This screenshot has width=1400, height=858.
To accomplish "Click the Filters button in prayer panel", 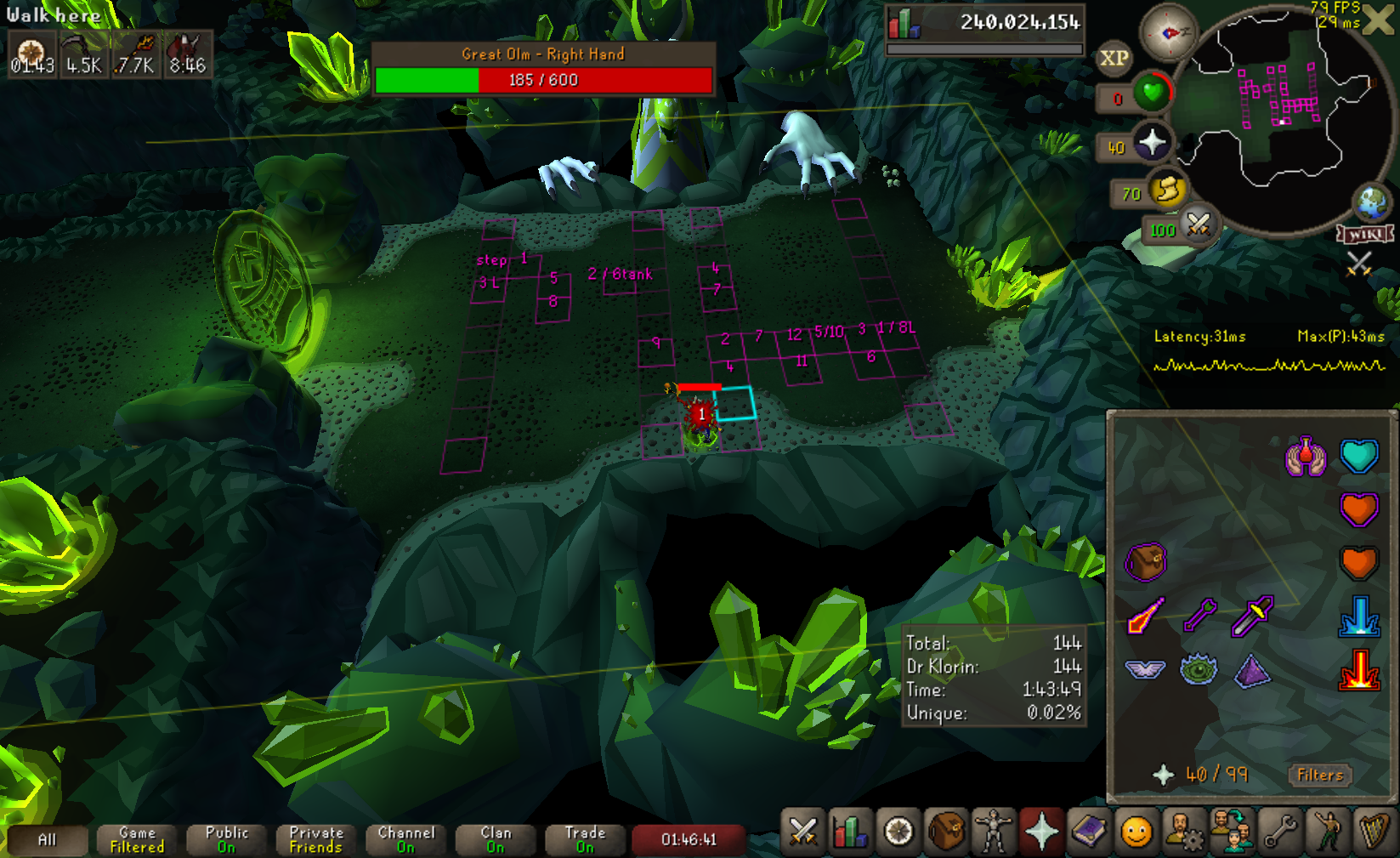I will click(x=1319, y=775).
